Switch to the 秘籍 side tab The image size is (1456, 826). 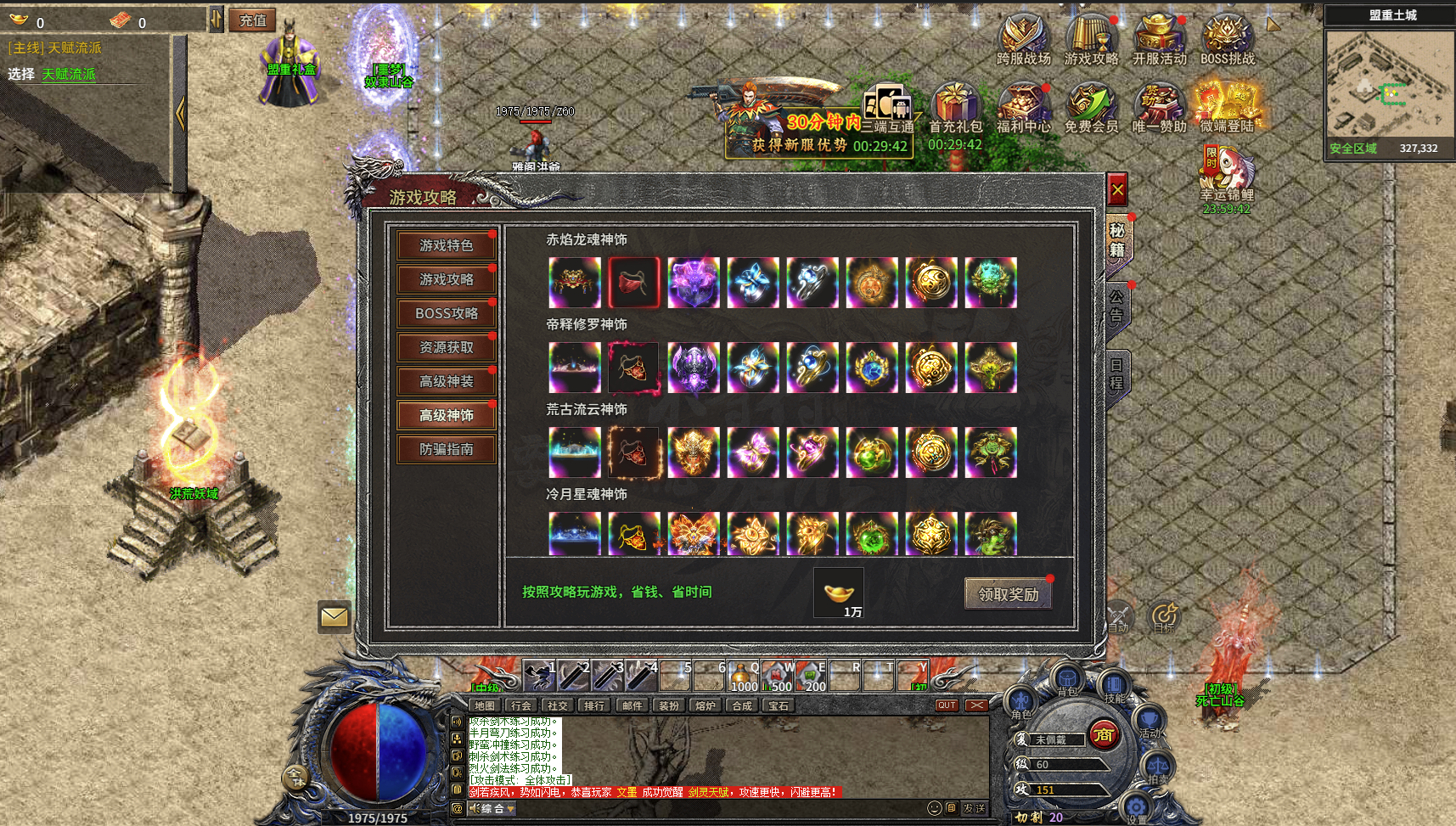[1117, 240]
